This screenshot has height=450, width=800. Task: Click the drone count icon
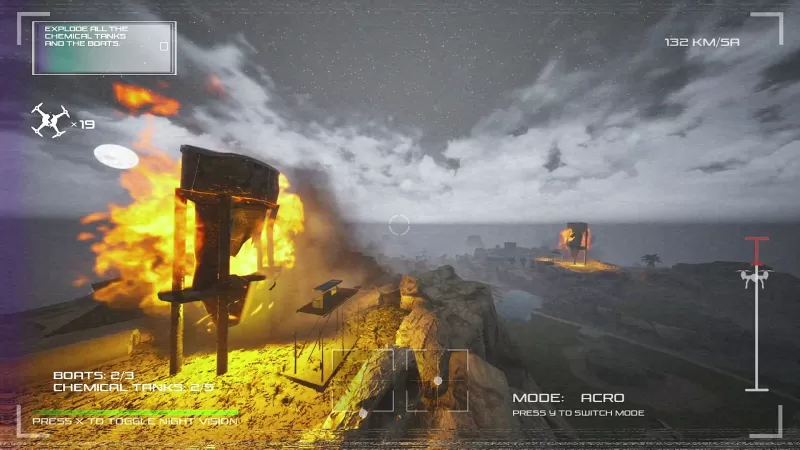tap(49, 121)
